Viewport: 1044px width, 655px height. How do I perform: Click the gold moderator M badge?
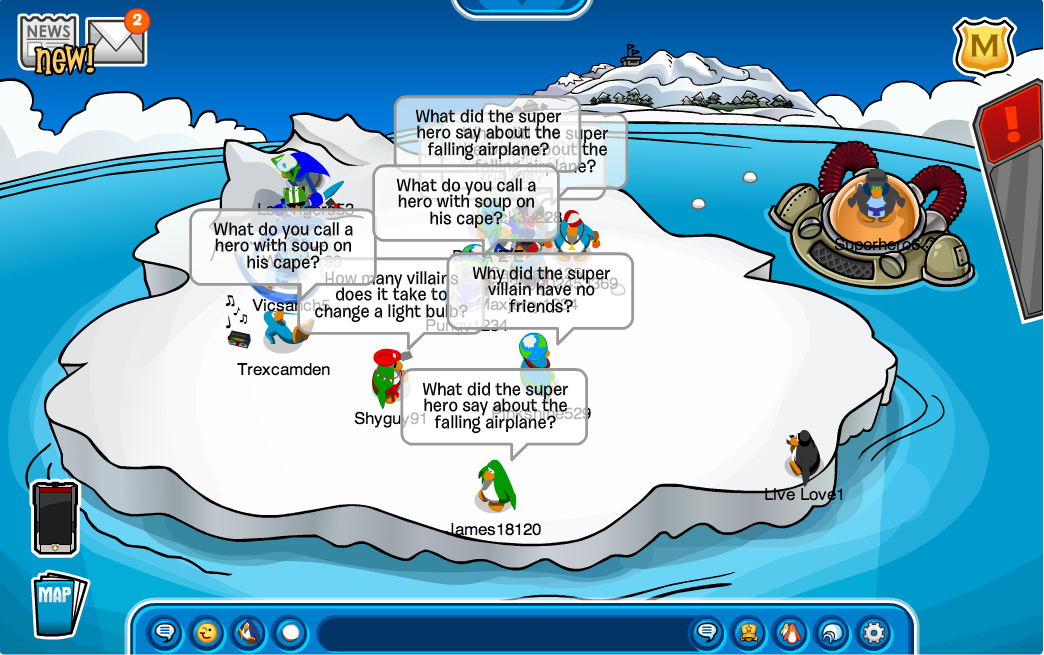(x=983, y=47)
